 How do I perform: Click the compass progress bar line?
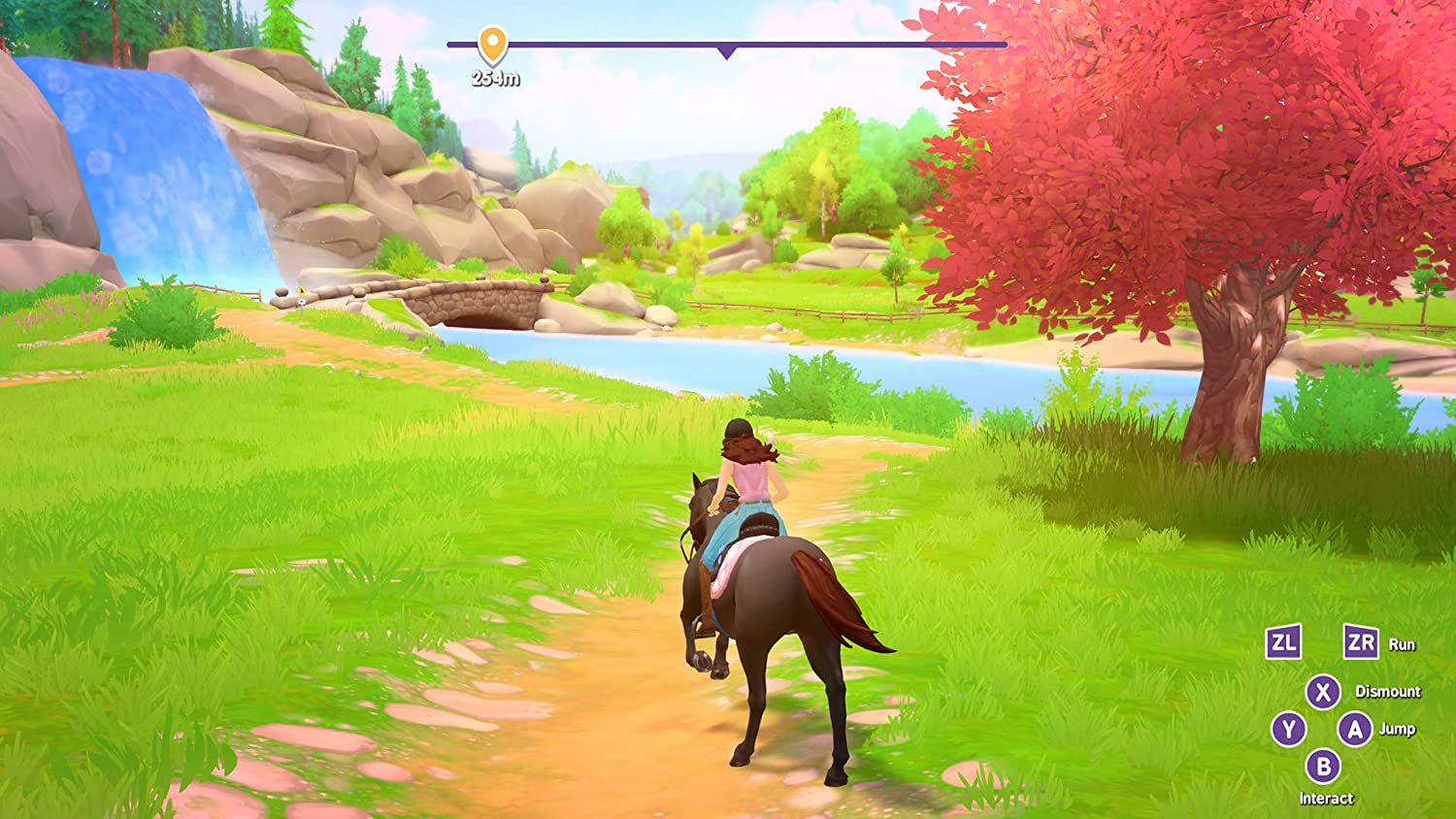874,43
